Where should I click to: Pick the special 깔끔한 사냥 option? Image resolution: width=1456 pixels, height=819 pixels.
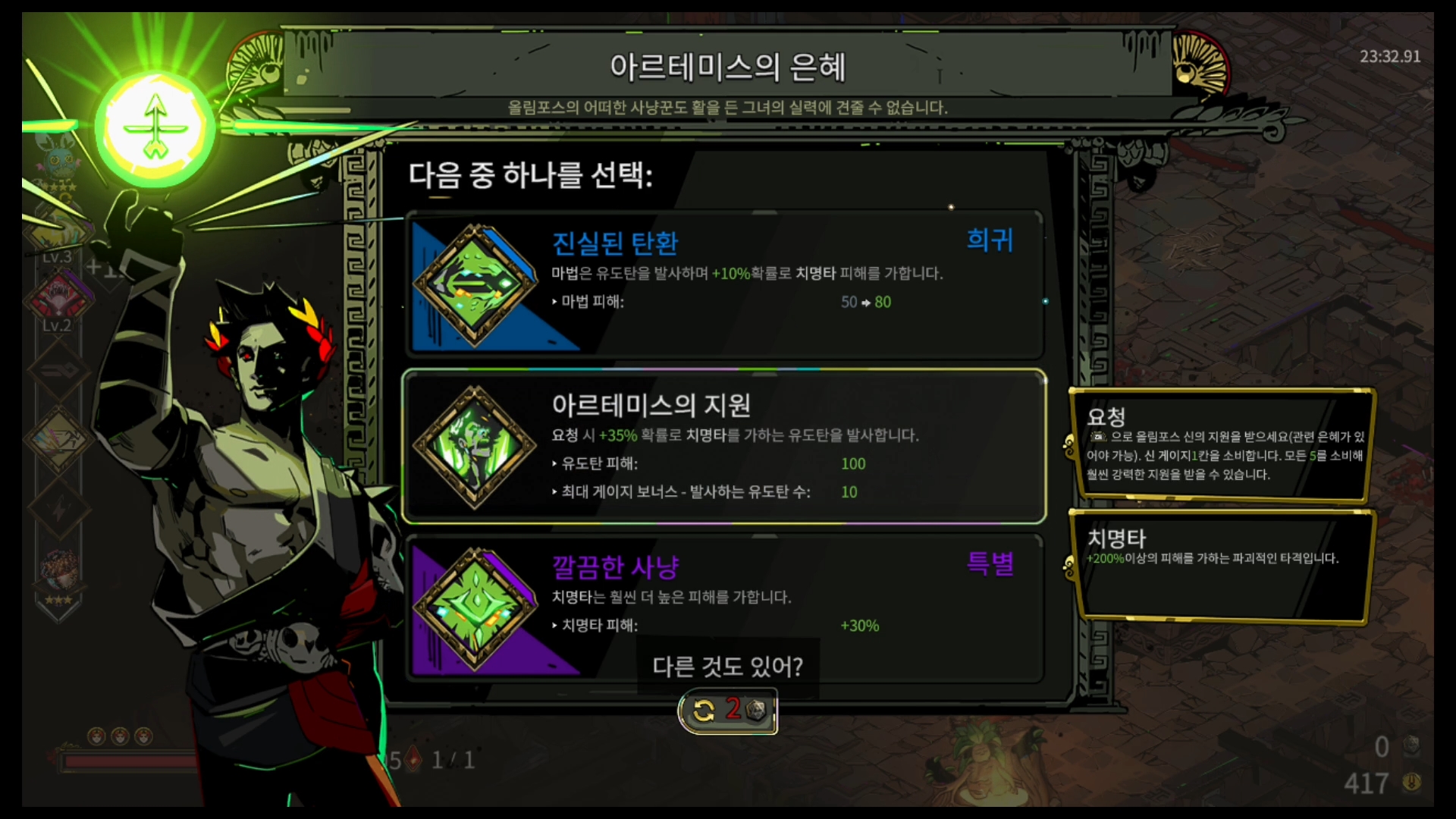(x=724, y=607)
